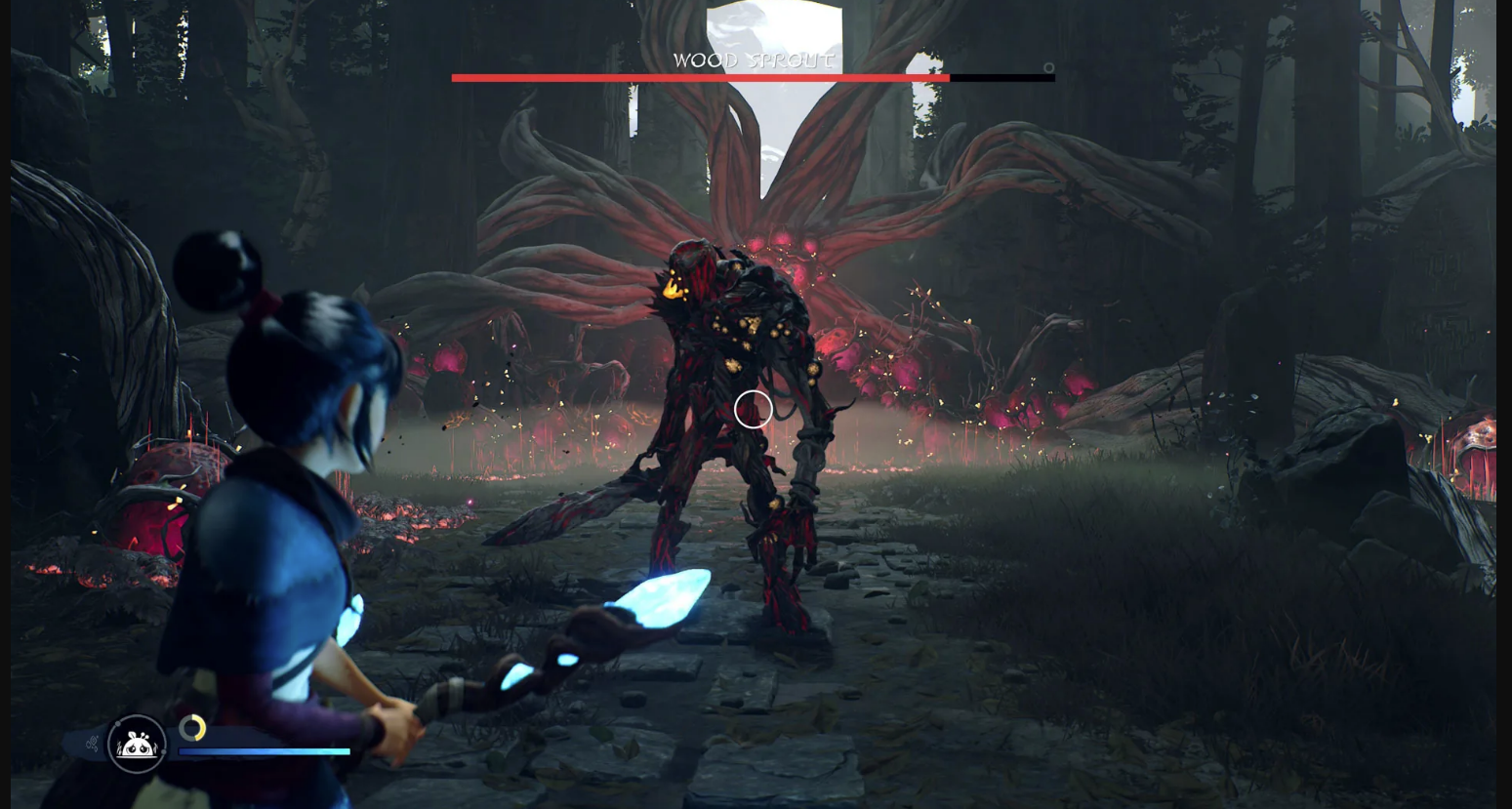The width and height of the screenshot is (1512, 809).
Task: Select the yellow Rot courage ring
Action: 192,728
